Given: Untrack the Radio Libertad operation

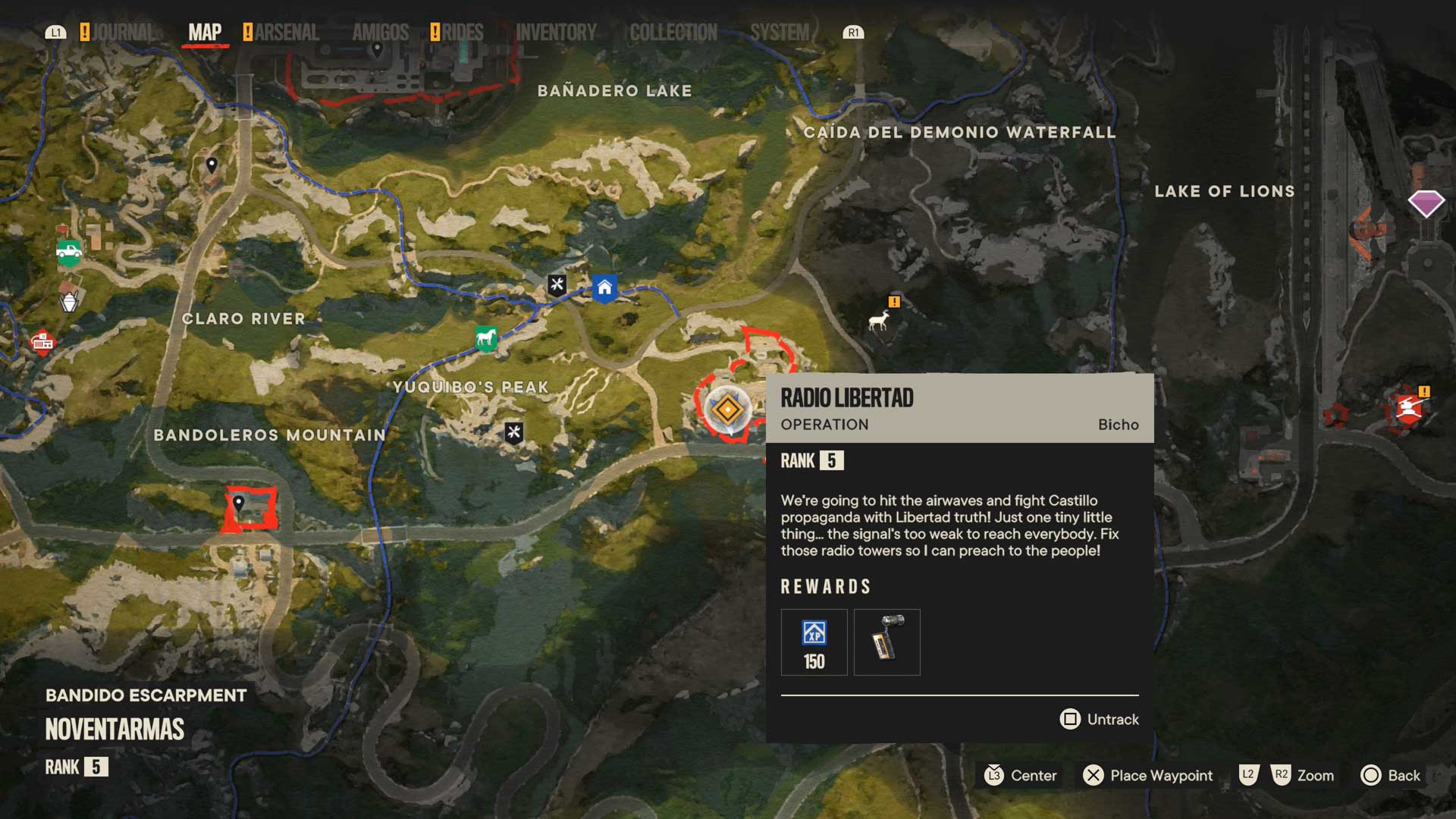Looking at the screenshot, I should point(1100,719).
